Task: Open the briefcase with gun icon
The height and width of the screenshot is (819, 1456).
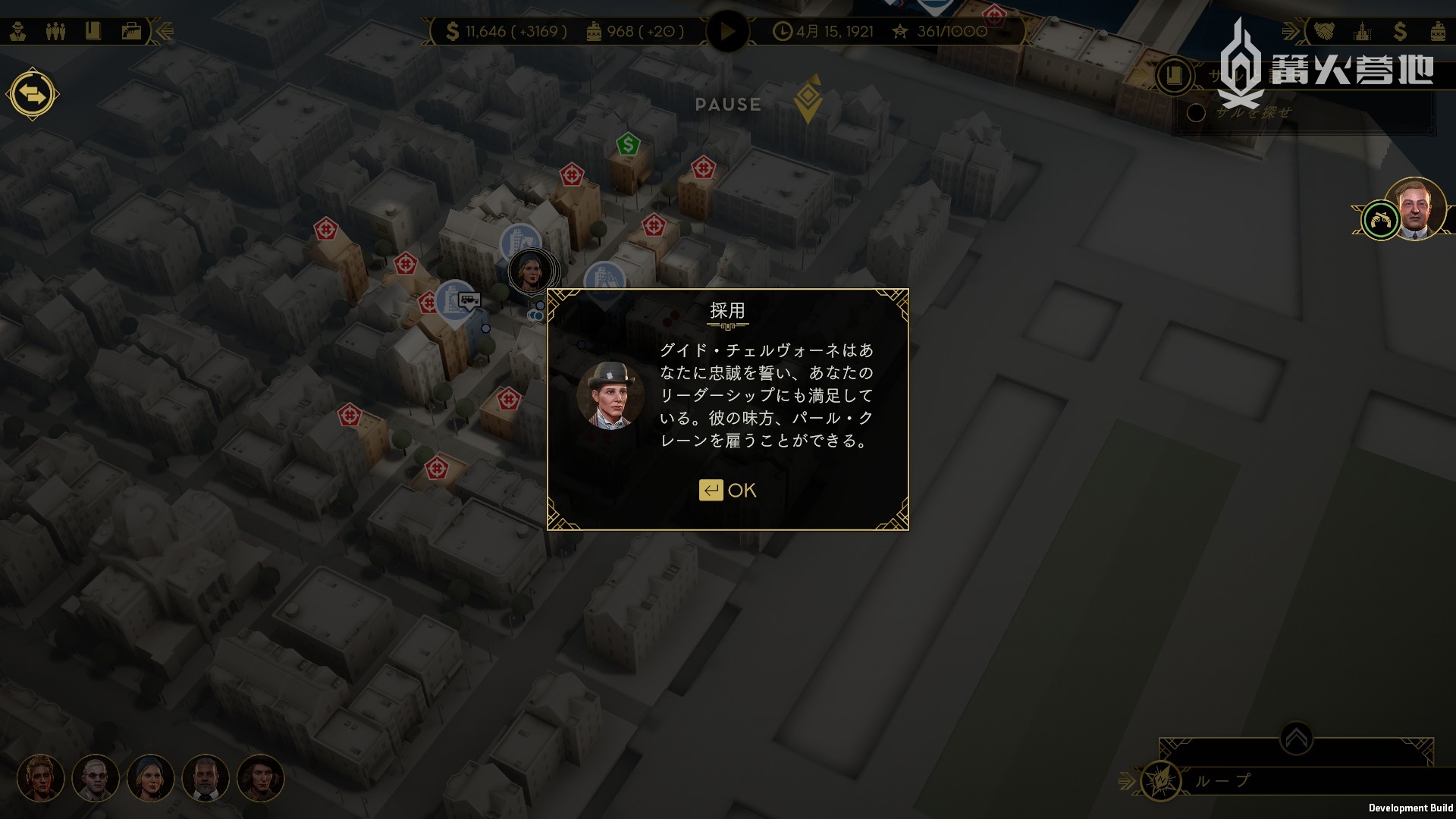Action: coord(131,31)
